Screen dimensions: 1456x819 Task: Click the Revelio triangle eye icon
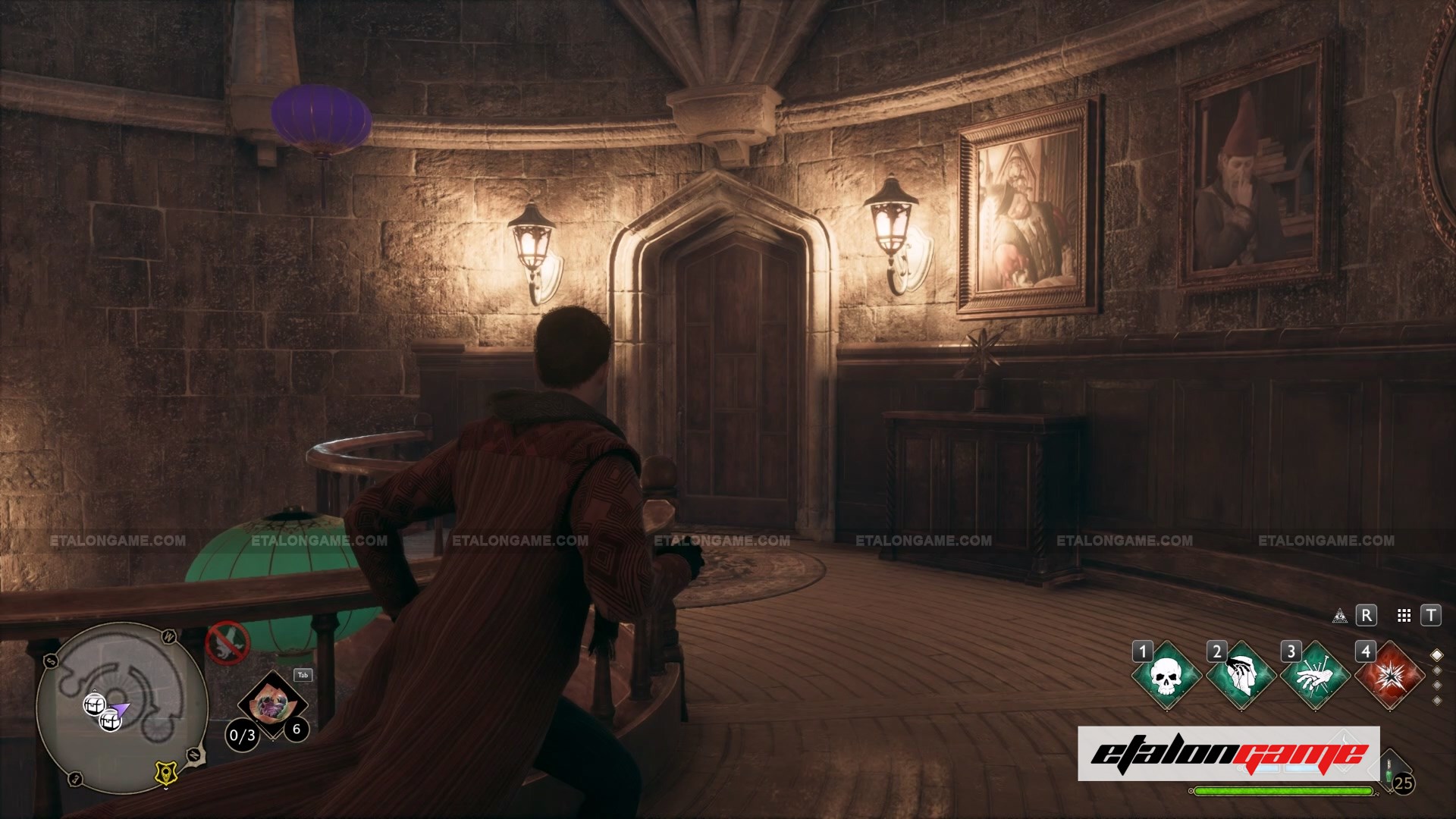[1340, 616]
